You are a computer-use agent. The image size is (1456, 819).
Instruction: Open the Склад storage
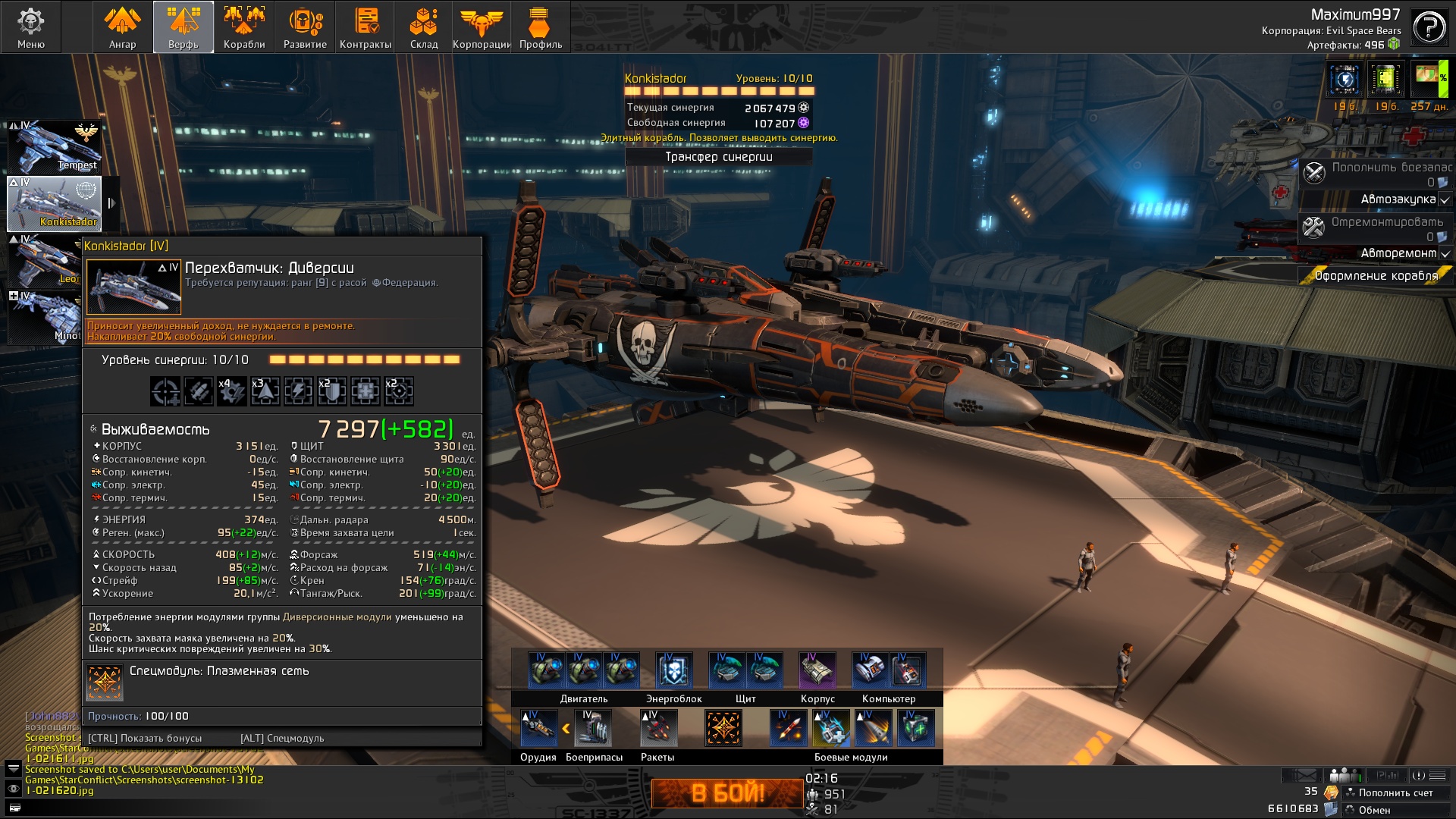tap(424, 27)
